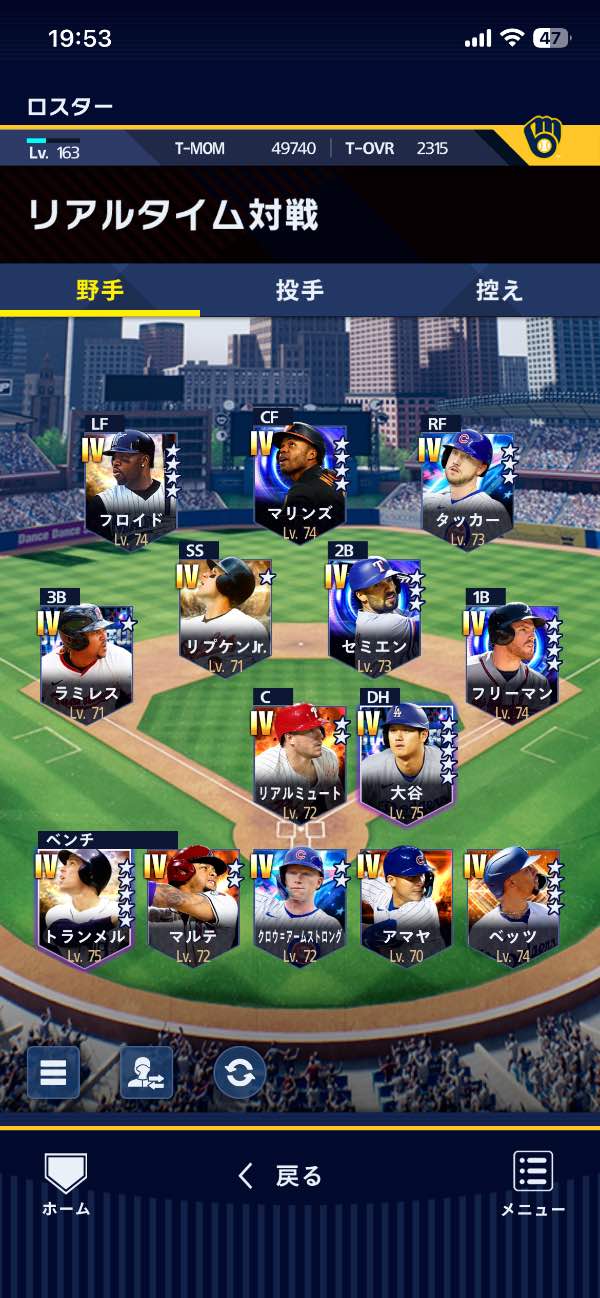600x1298 pixels.
Task: Select the 野手 fielders tab
Action: pos(100,290)
